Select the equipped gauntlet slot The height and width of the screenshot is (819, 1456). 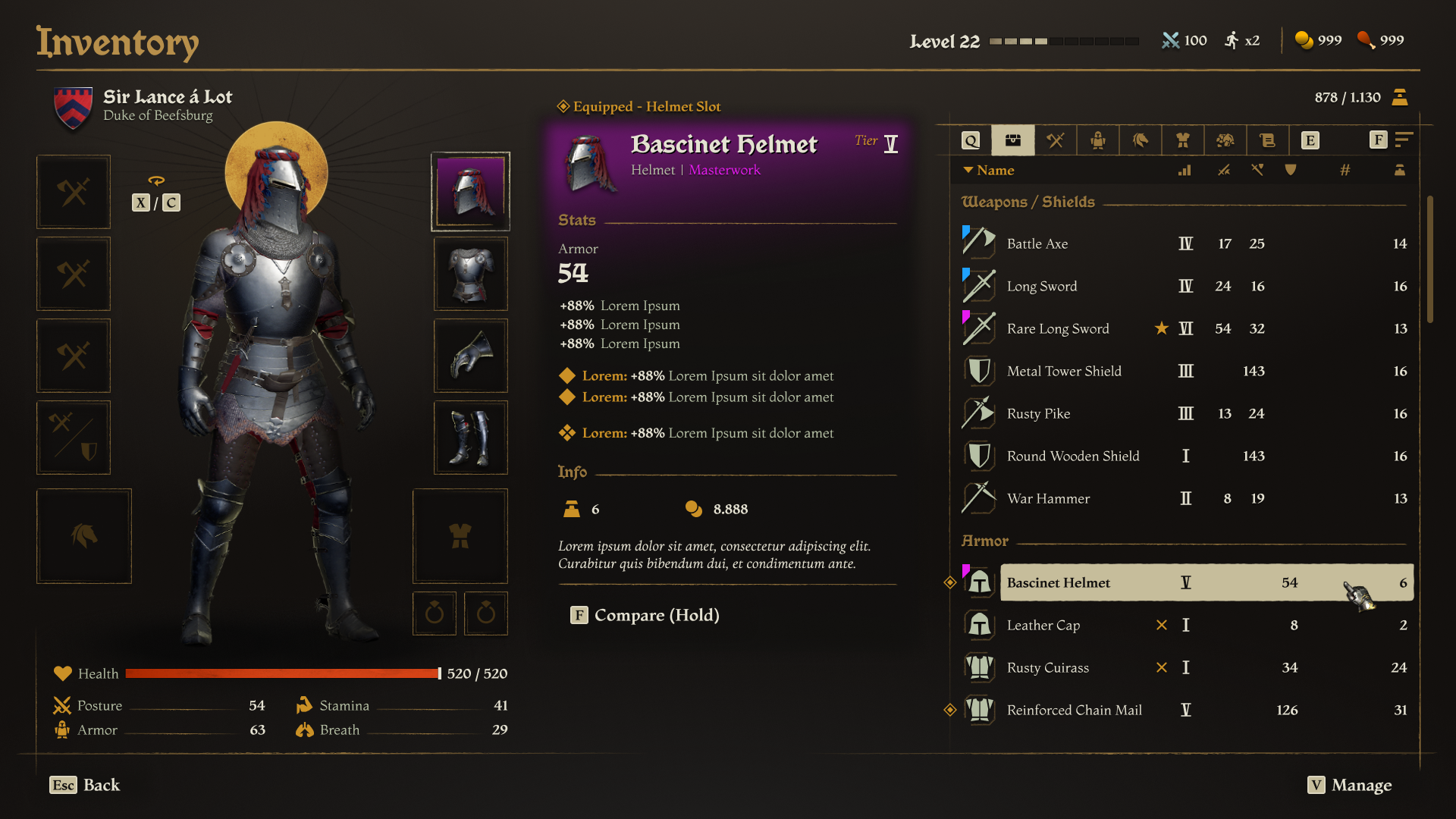470,356
